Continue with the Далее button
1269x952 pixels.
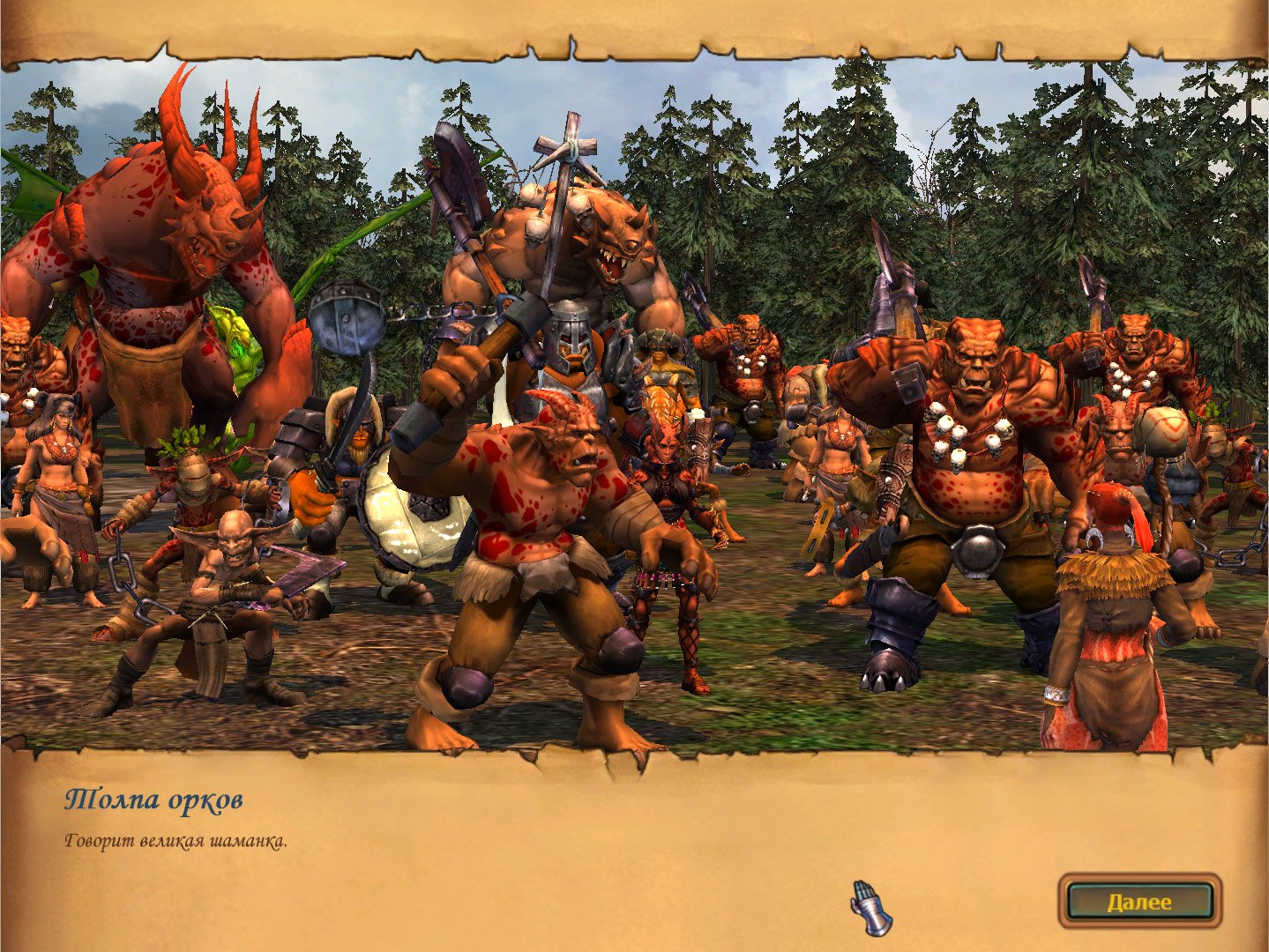tap(1139, 901)
